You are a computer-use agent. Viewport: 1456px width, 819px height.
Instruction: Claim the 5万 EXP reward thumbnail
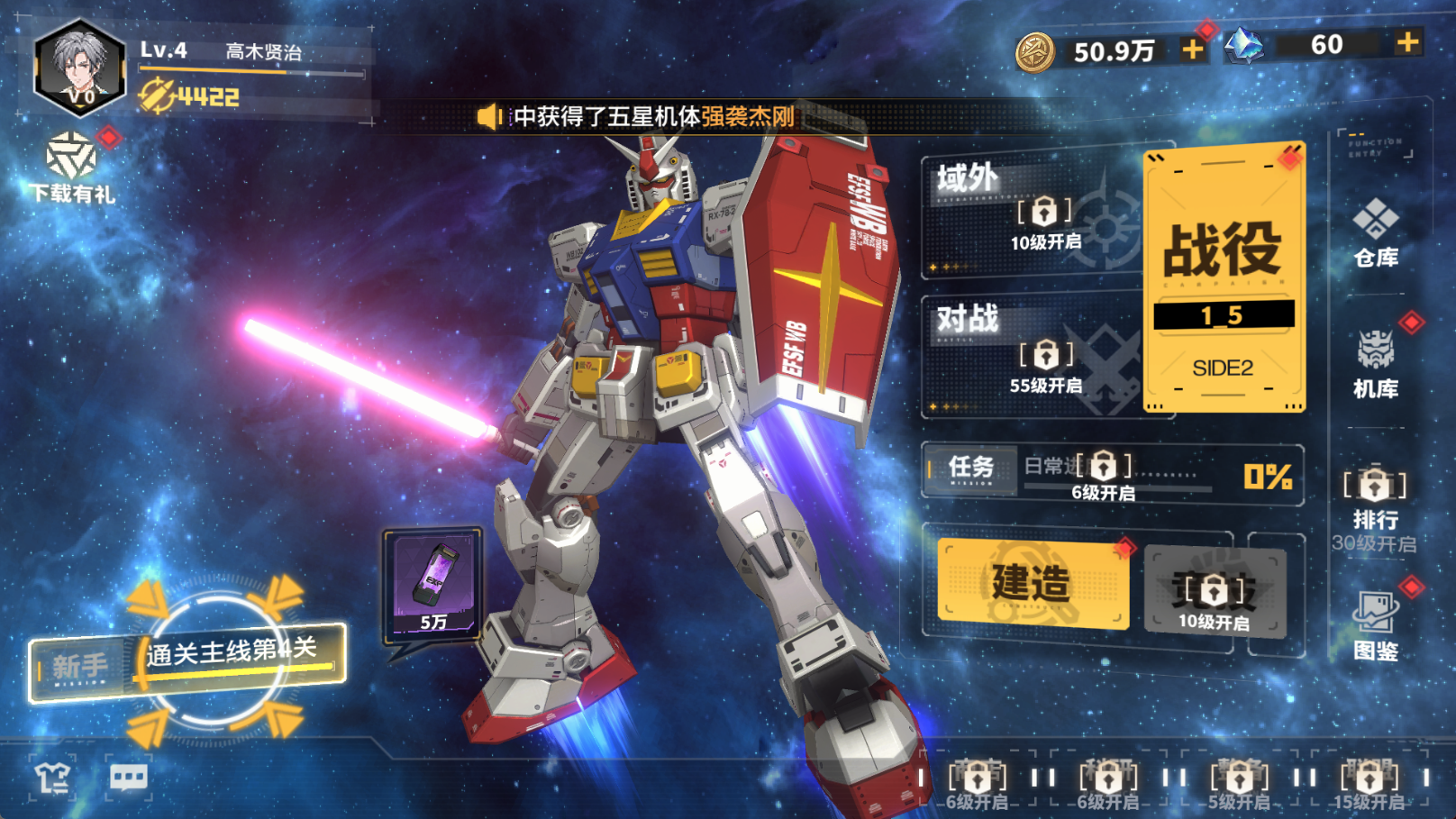pyautogui.click(x=432, y=584)
